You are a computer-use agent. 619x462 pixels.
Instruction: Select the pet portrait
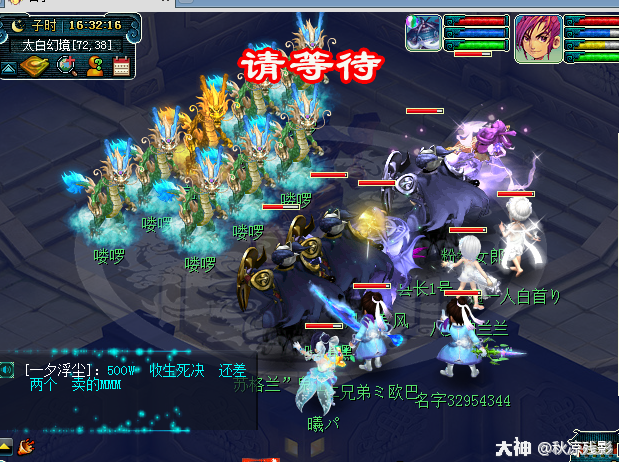click(423, 32)
